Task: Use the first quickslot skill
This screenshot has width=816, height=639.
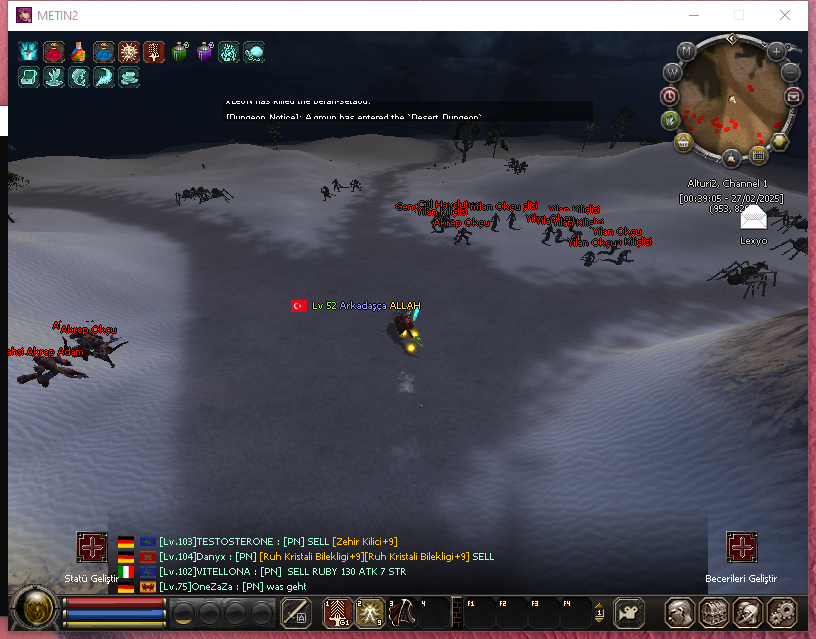Action: (x=336, y=611)
